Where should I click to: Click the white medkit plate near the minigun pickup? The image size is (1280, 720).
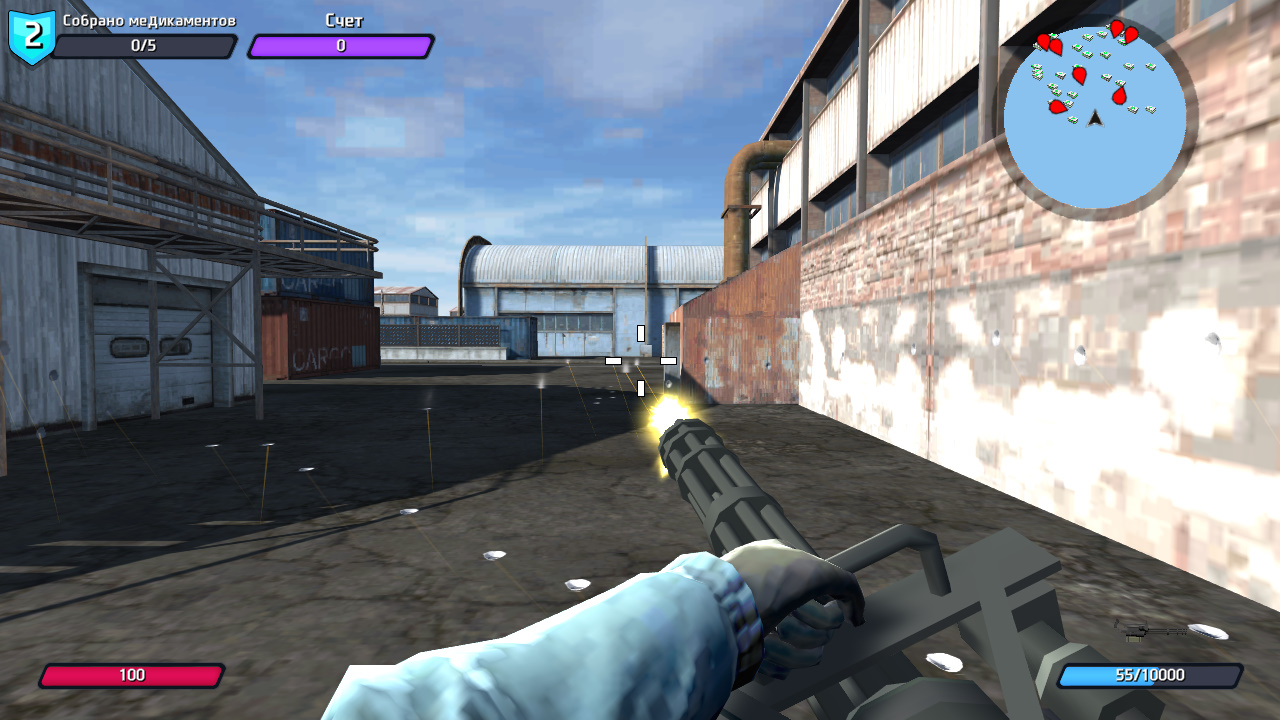point(1208,631)
